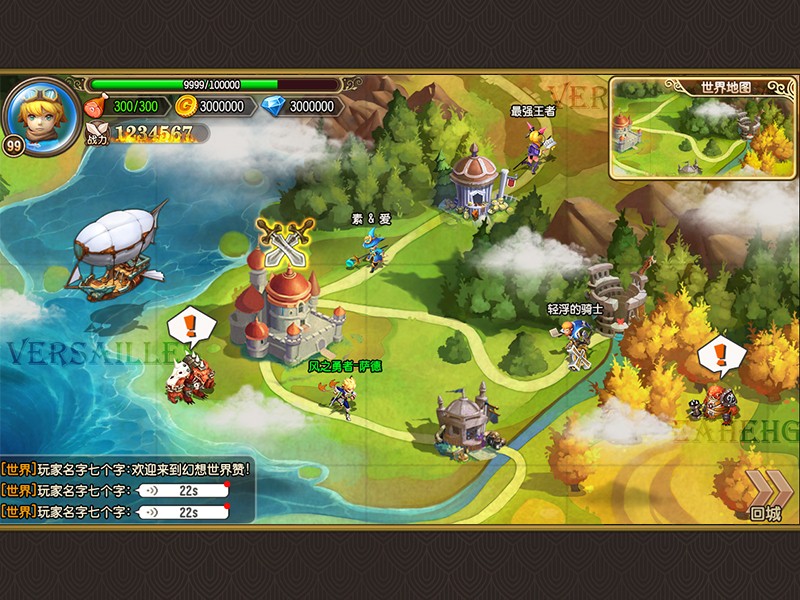Tap the gold coin currency icon
The height and width of the screenshot is (600, 800).
[x=185, y=107]
